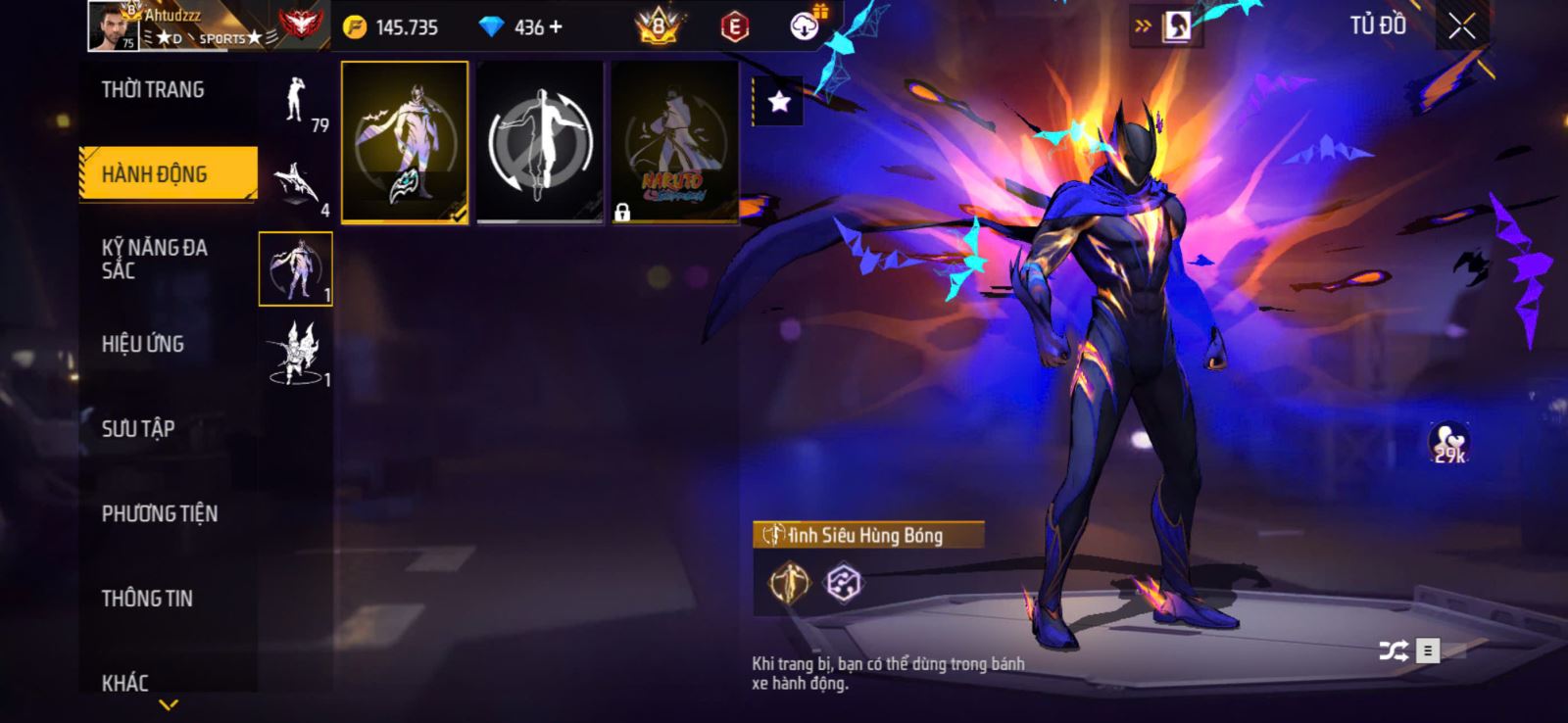Select the equipped caped hero emote
The height and width of the screenshot is (723, 1568).
coord(405,142)
